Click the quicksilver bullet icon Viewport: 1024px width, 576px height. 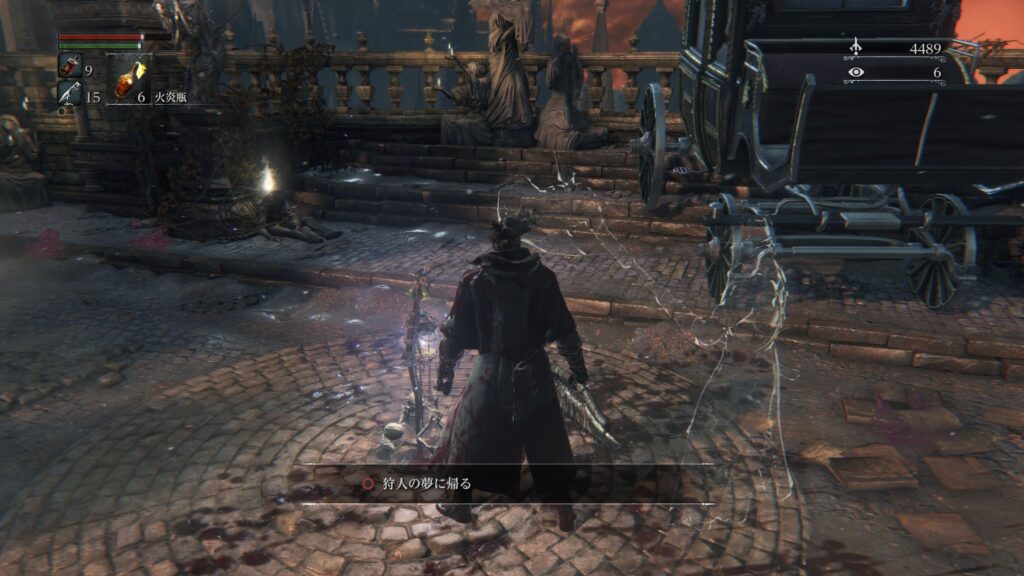(69, 94)
